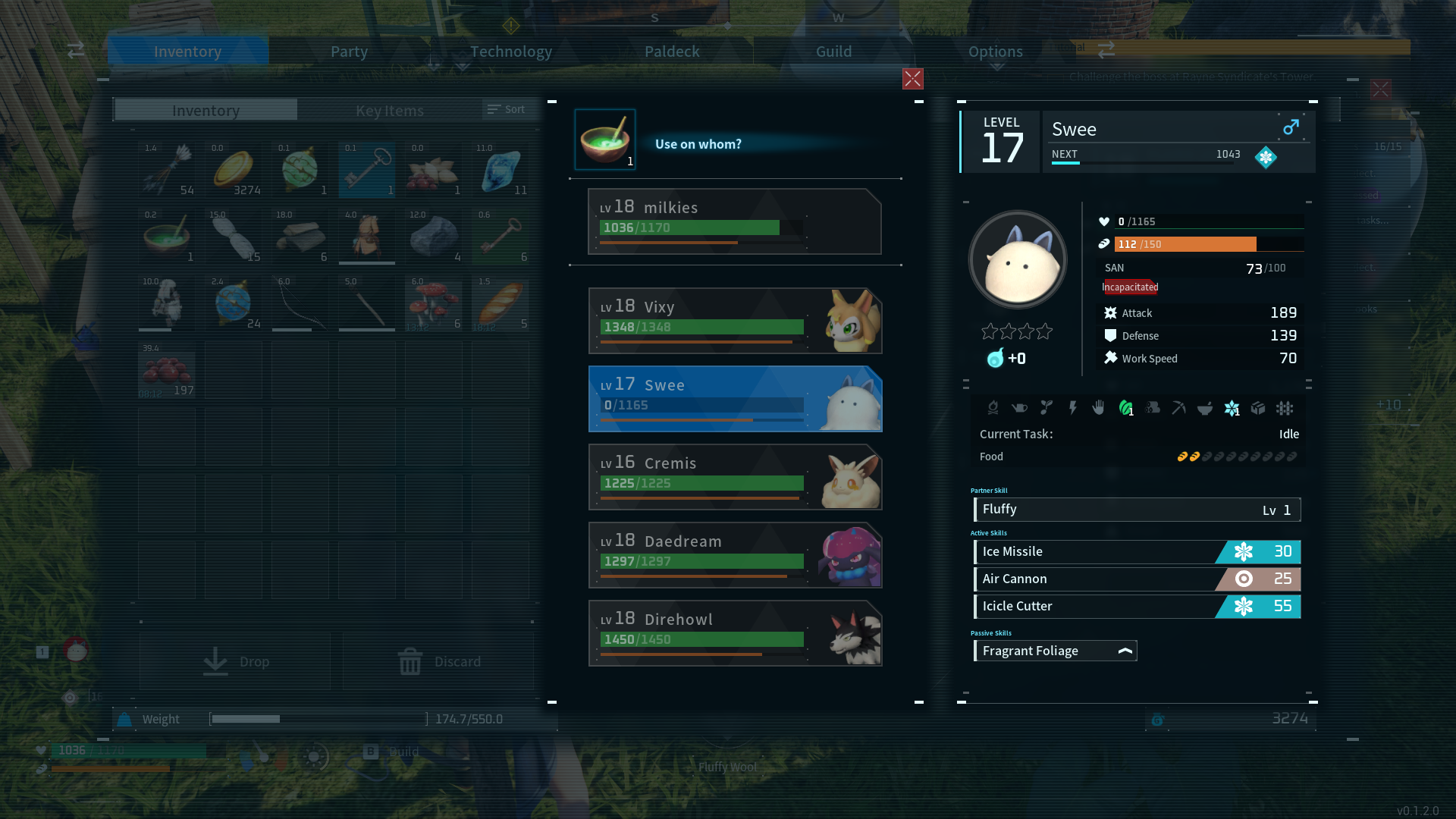The width and height of the screenshot is (1456, 819).
Task: Pick Cremis in the party list
Action: coord(734,477)
